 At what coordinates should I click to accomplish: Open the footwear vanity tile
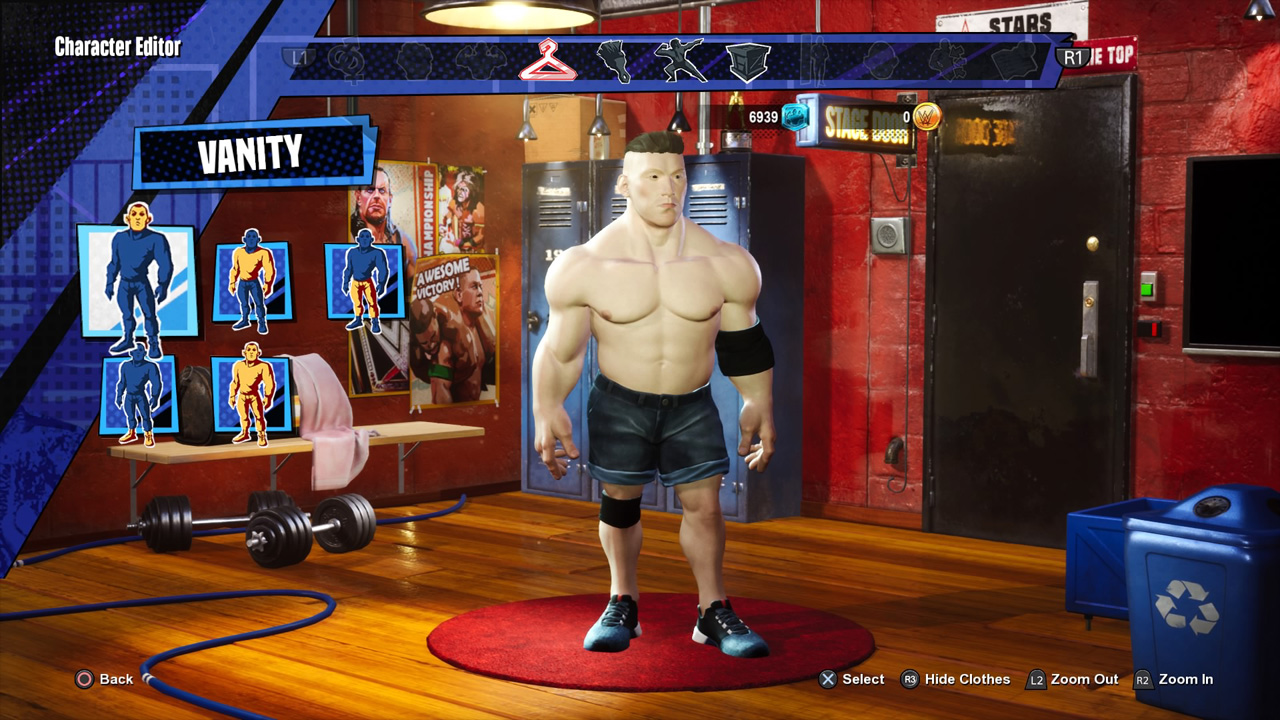(139, 394)
